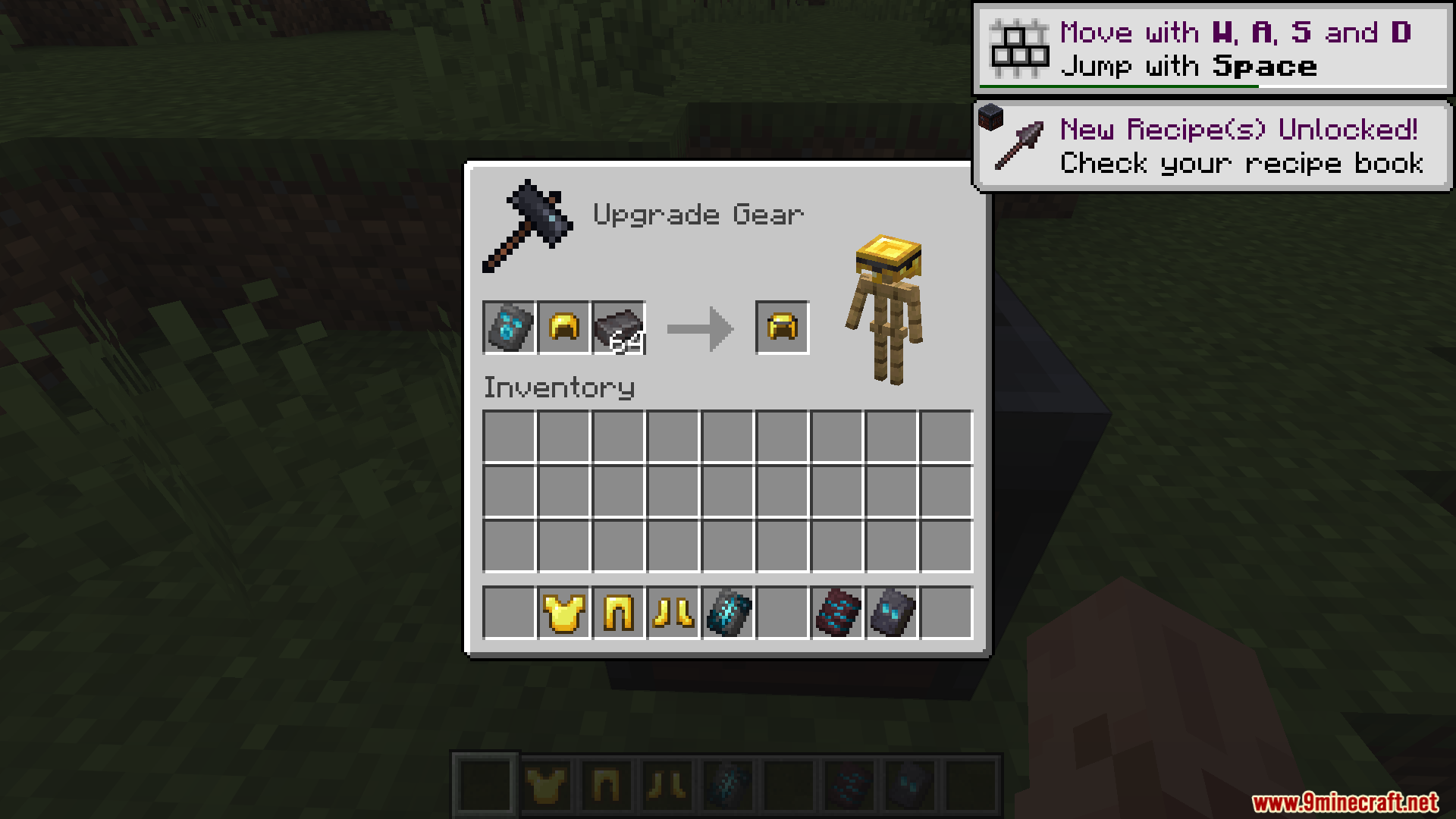The image size is (1456, 819).
Task: Click the New Recipe(s) Unlocked toast
Action: tap(1212, 146)
